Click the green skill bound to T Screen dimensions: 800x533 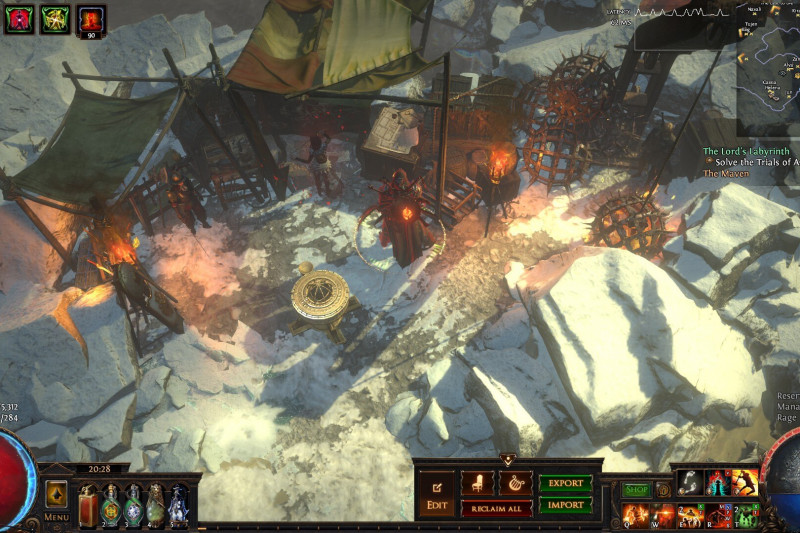(745, 515)
